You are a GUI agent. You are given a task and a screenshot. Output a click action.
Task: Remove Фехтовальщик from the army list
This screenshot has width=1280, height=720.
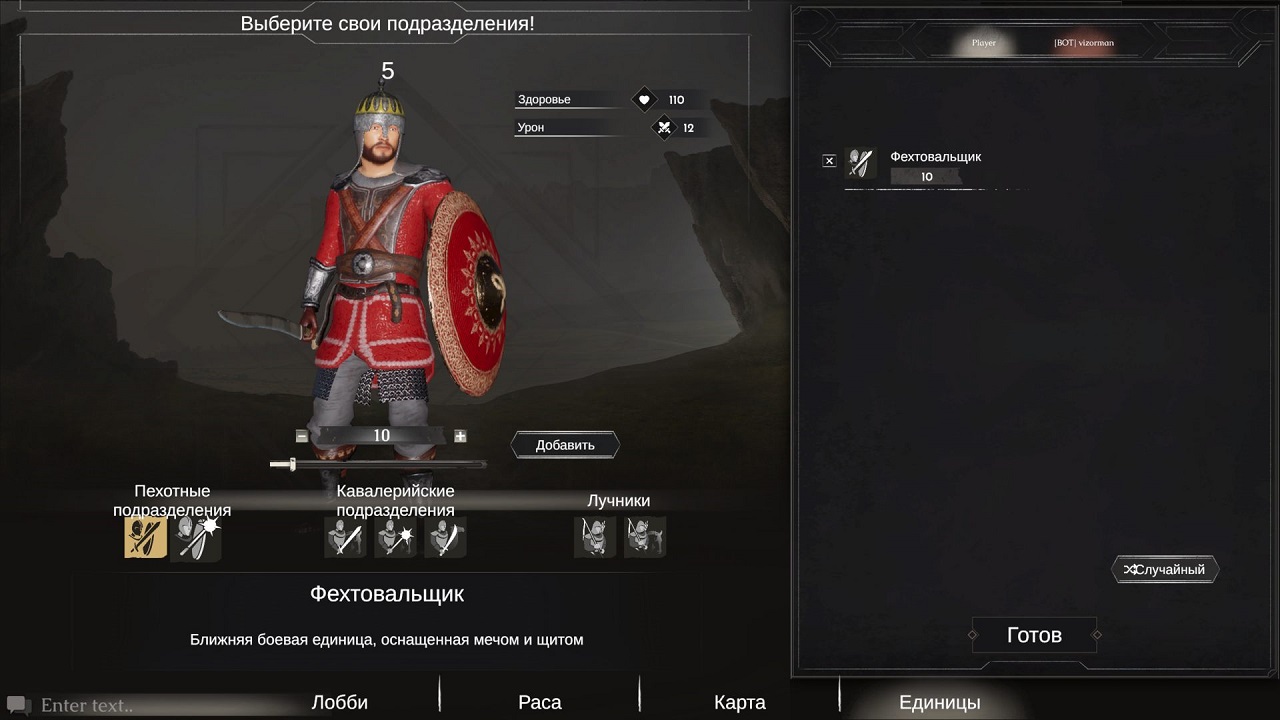[829, 161]
